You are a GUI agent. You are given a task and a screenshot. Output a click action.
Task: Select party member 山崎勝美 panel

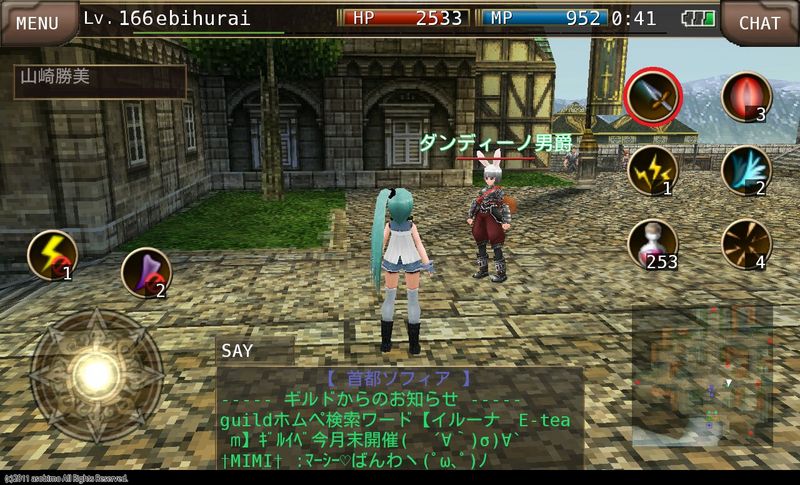[100, 83]
